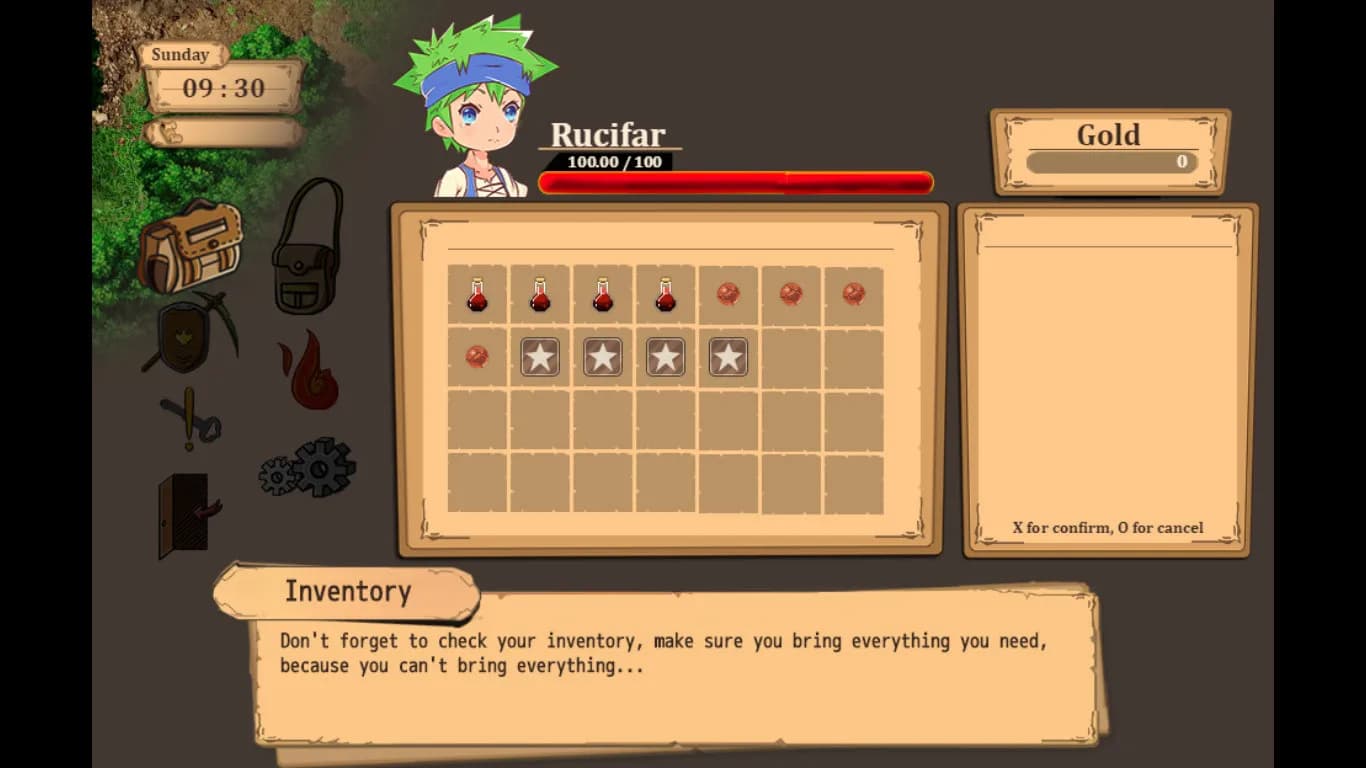Click the 09:30 clock display
Screen dimensions: 1366x768
tap(222, 88)
